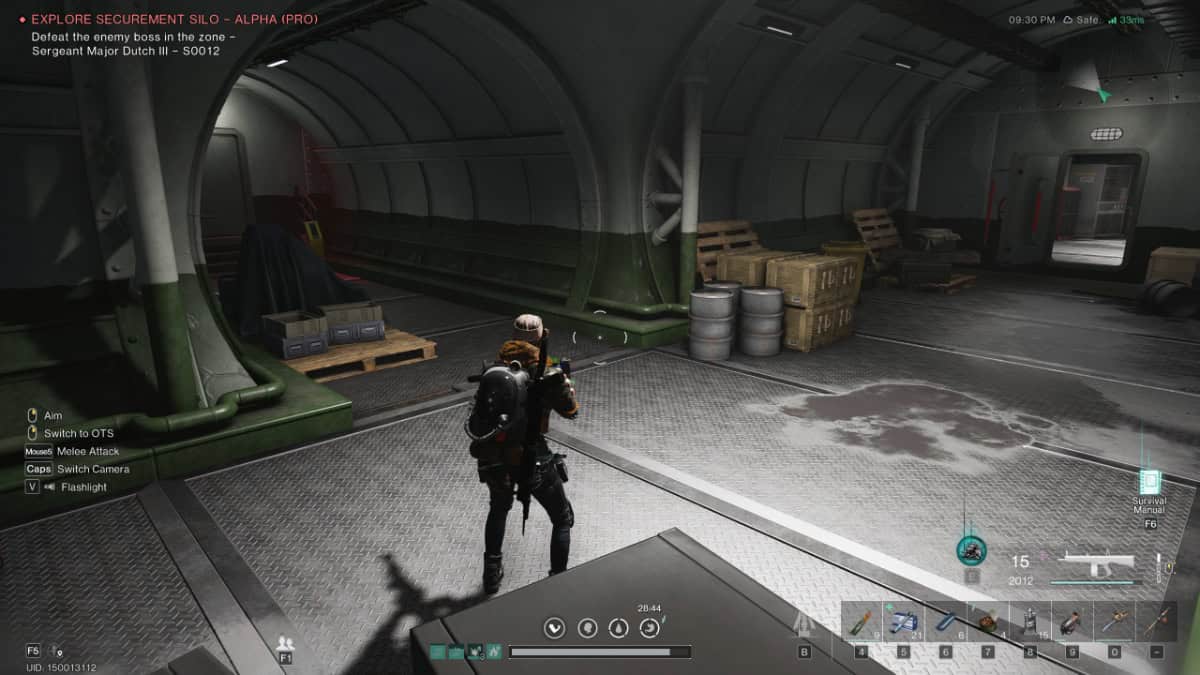
Task: Select the hotbar item with count 15
Action: point(1029,621)
